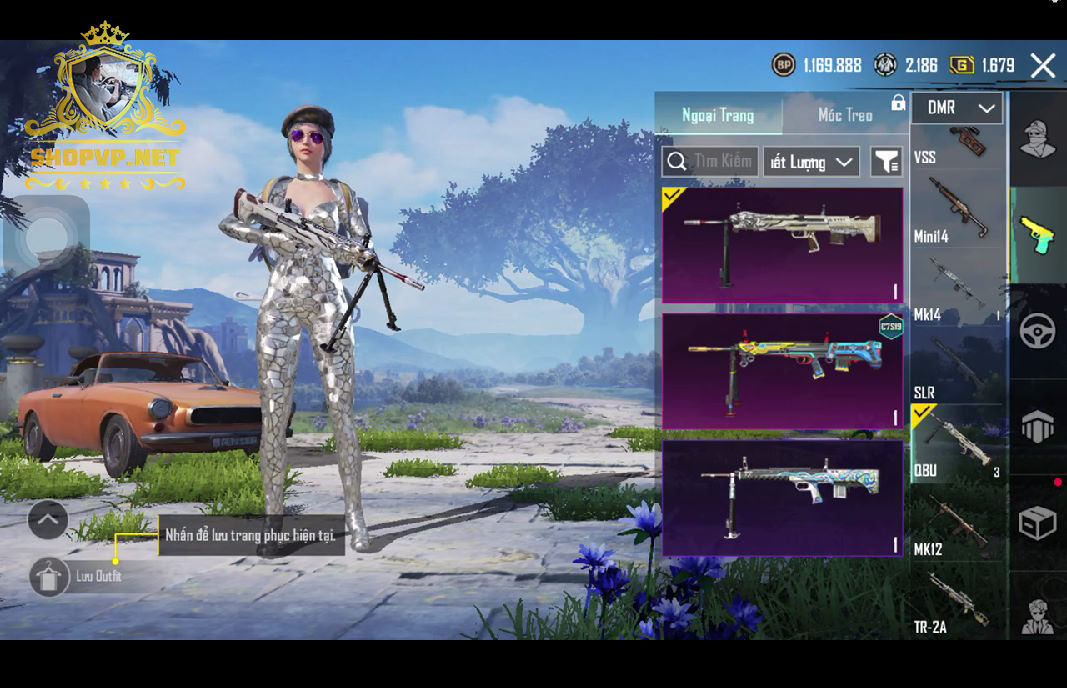Switch to the Ngoại Trang tab
The width and height of the screenshot is (1067, 688).
pyautogui.click(x=718, y=115)
